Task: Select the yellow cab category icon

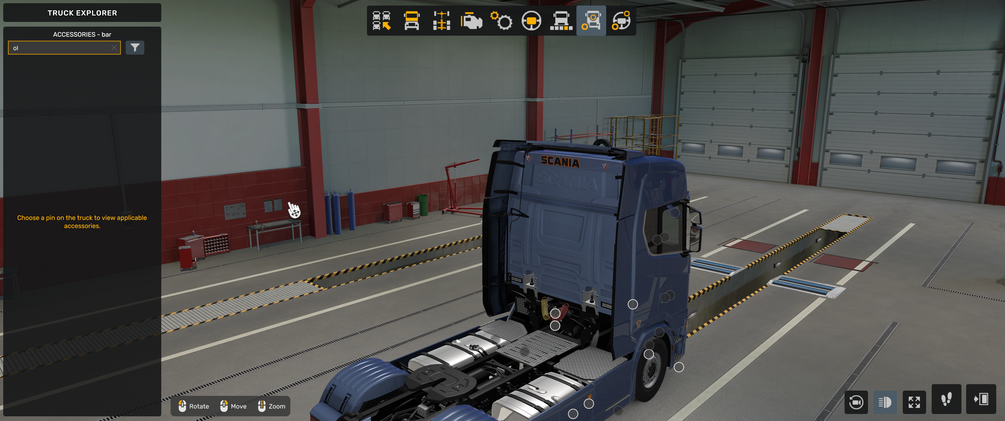Action: [411, 21]
